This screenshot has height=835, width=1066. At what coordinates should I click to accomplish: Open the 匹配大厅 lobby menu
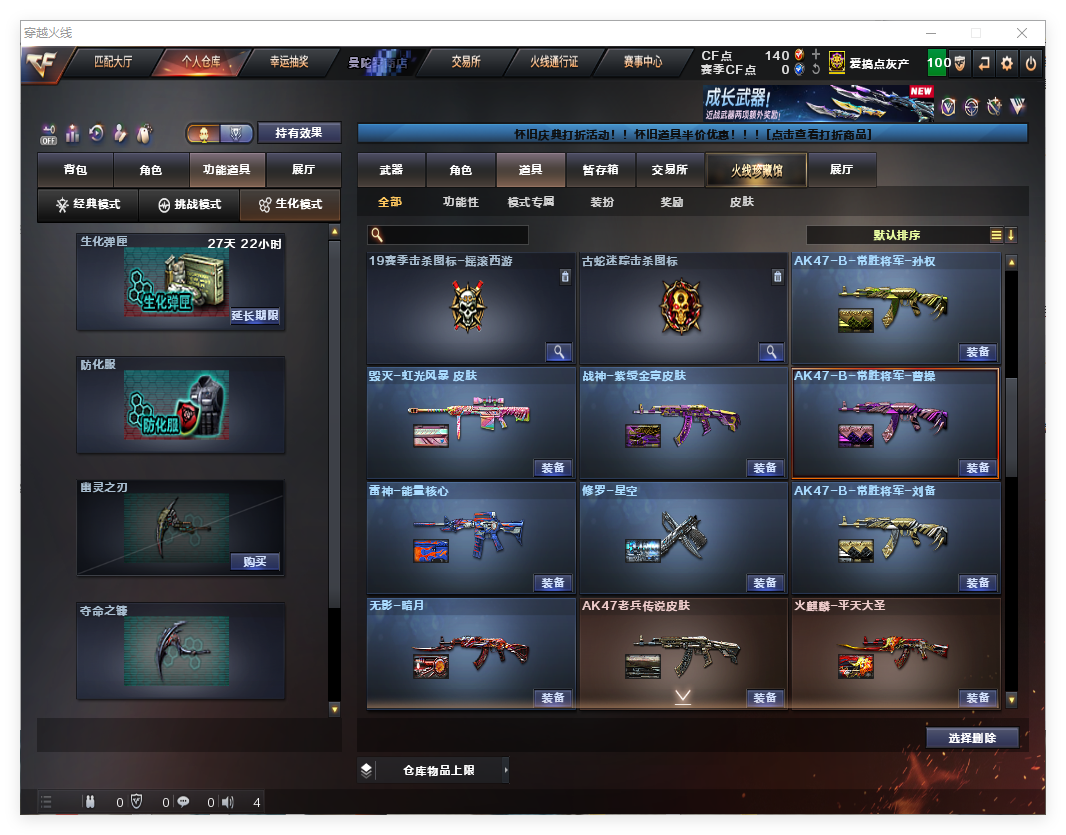113,62
